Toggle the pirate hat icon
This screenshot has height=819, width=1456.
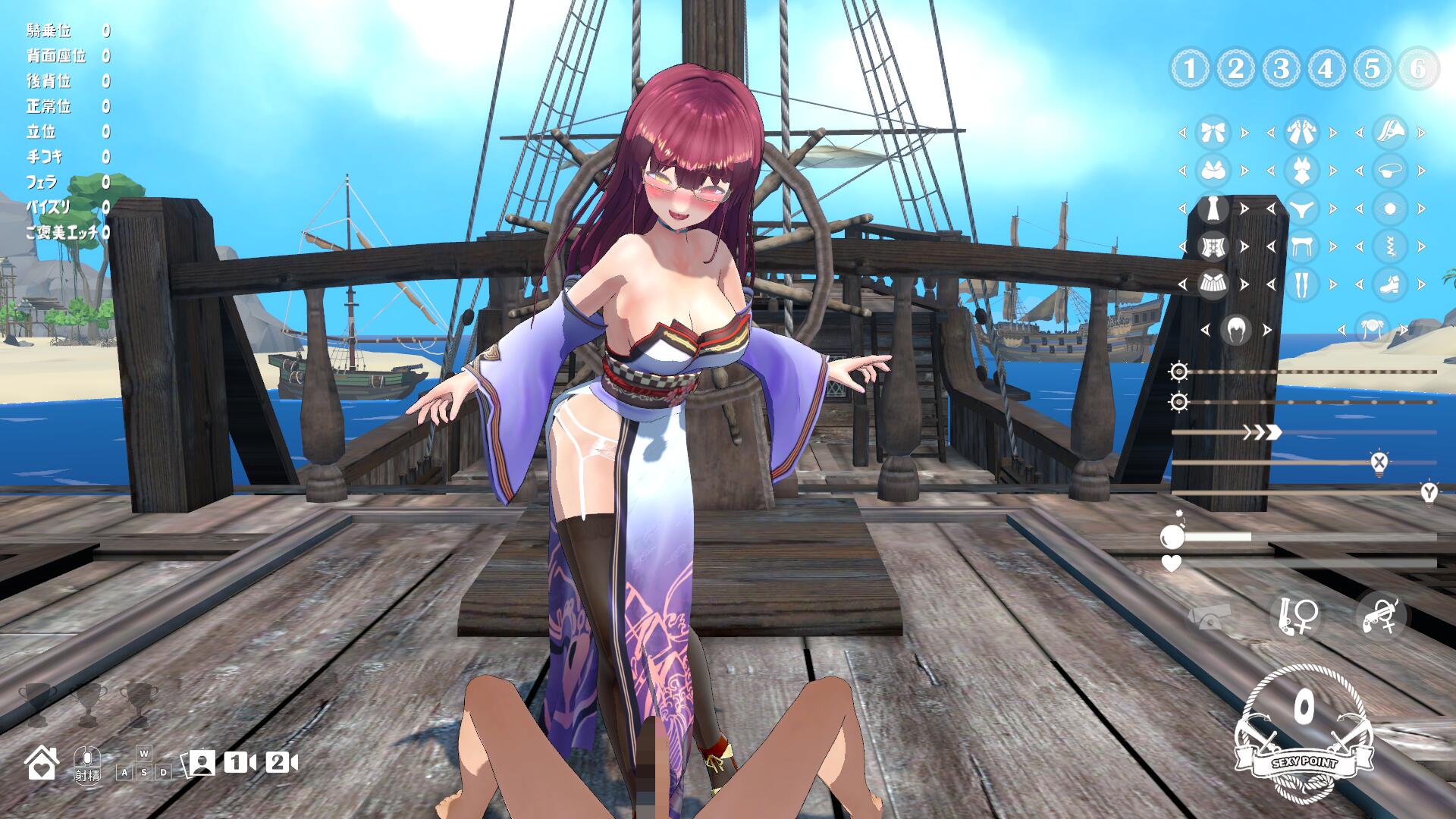click(1390, 133)
